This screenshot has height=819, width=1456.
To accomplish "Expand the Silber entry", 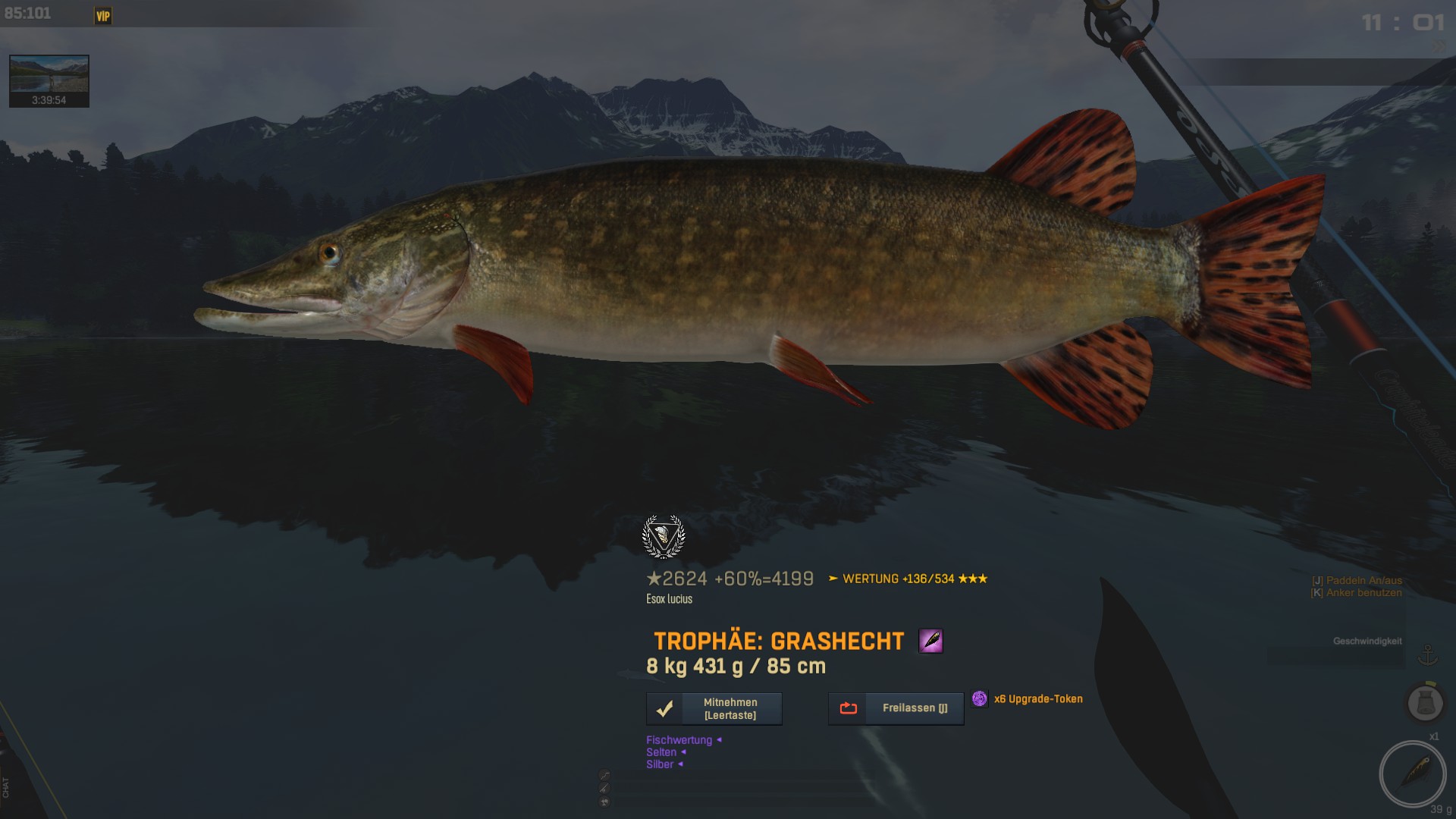I will point(661,764).
